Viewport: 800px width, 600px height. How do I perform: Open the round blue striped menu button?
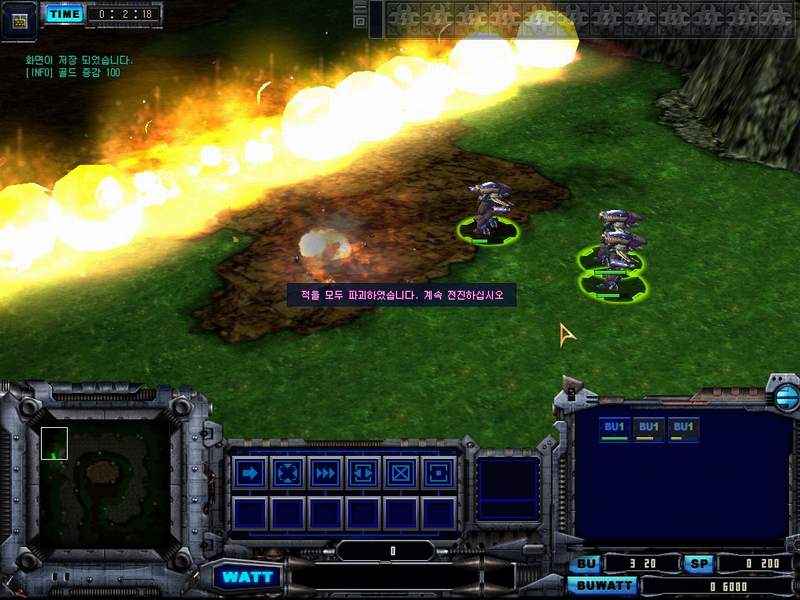tap(786, 398)
